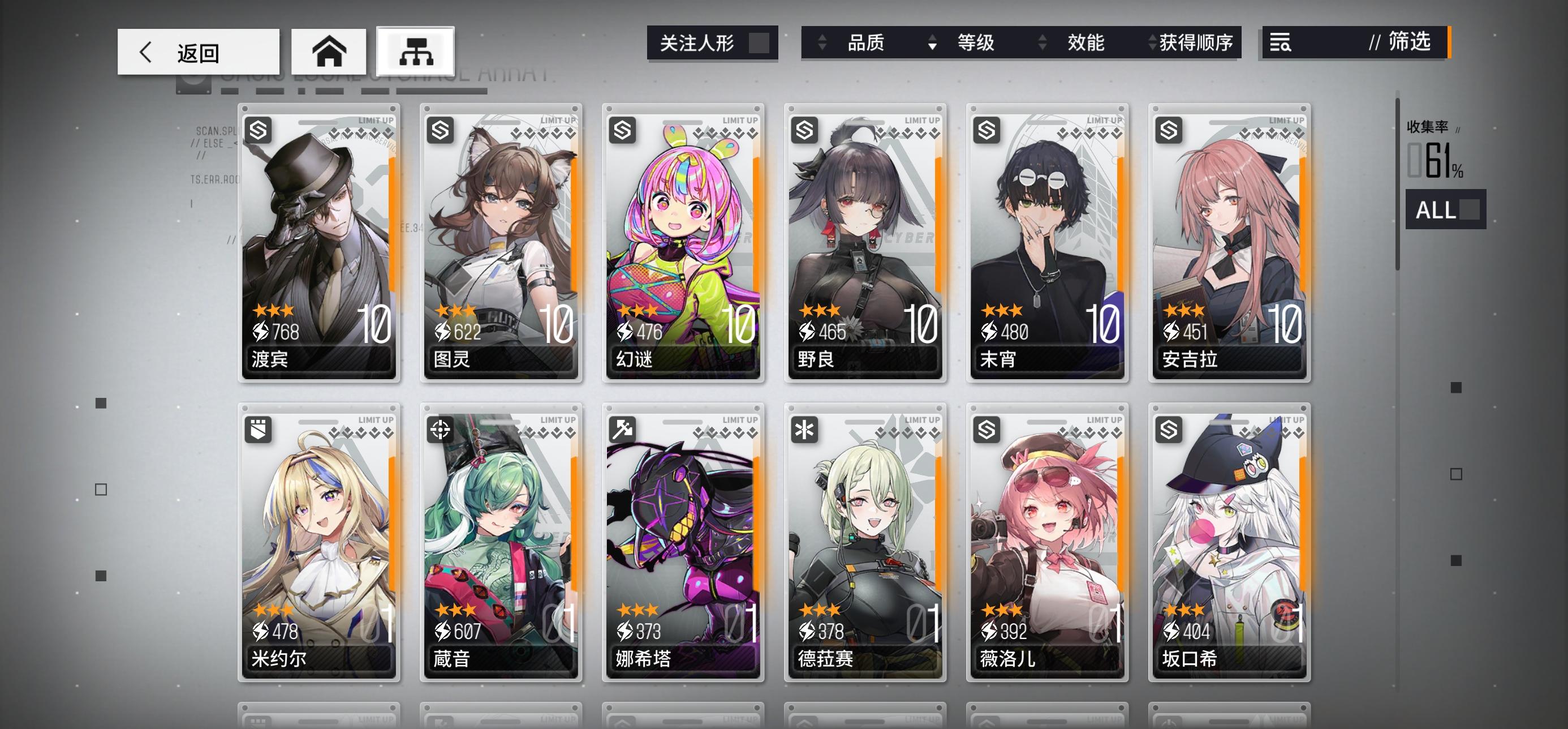The height and width of the screenshot is (729, 1568).
Task: Click the filter list icon next to 筛选
Action: pos(1281,43)
